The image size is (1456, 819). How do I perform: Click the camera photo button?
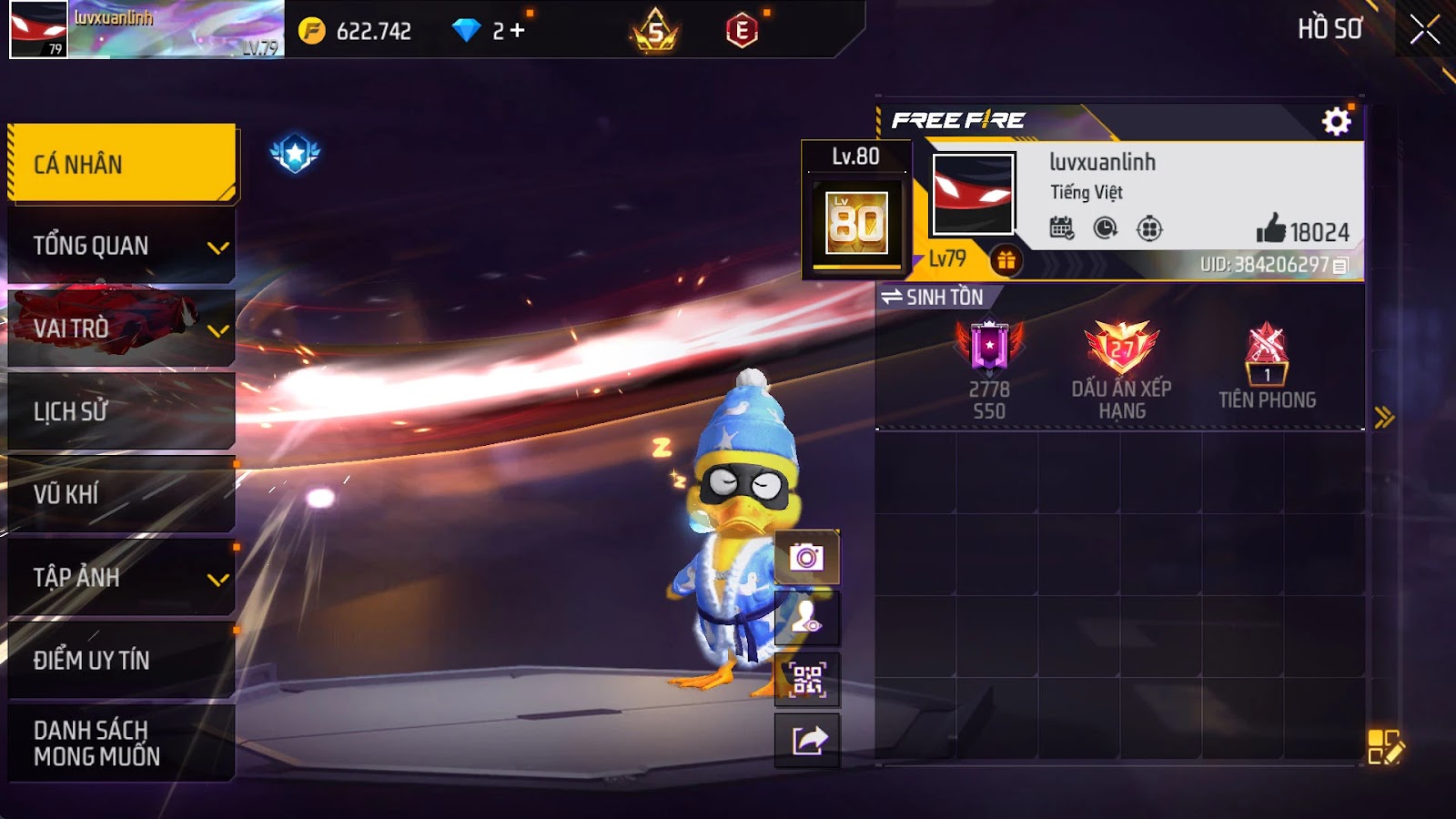[x=807, y=557]
